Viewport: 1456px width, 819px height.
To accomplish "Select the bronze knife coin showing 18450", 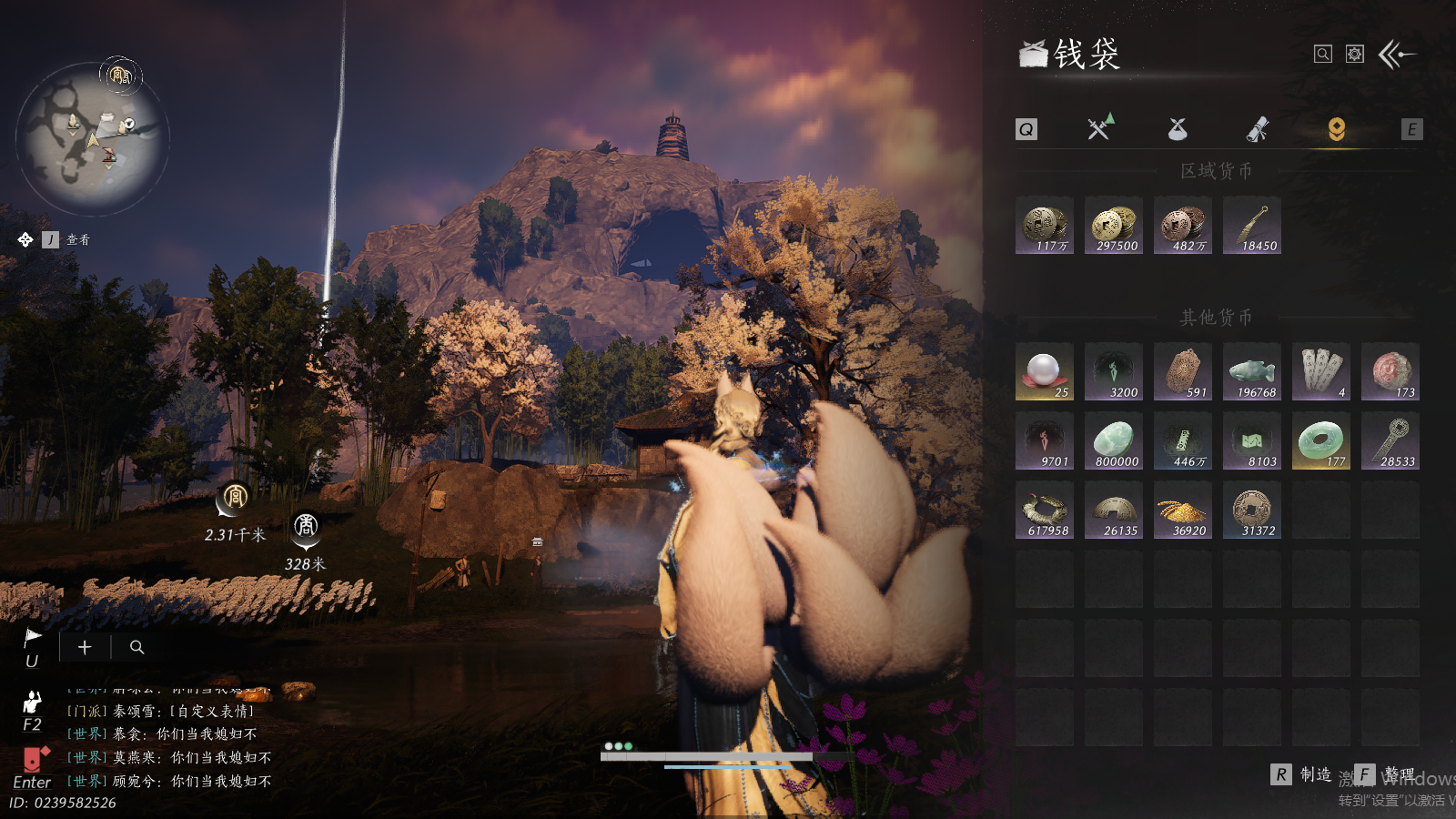I will (1252, 225).
